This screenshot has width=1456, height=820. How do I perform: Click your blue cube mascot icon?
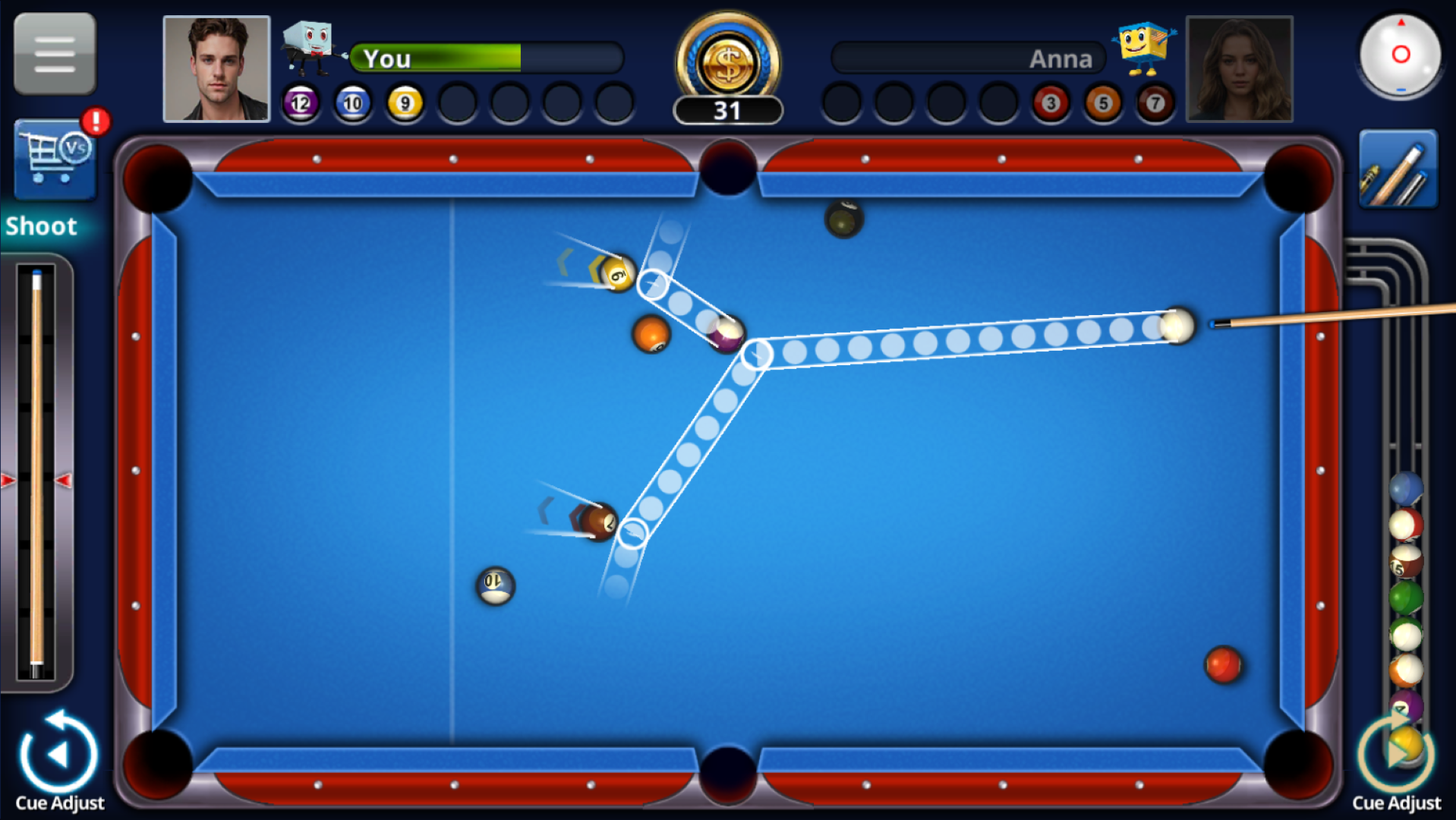(308, 46)
